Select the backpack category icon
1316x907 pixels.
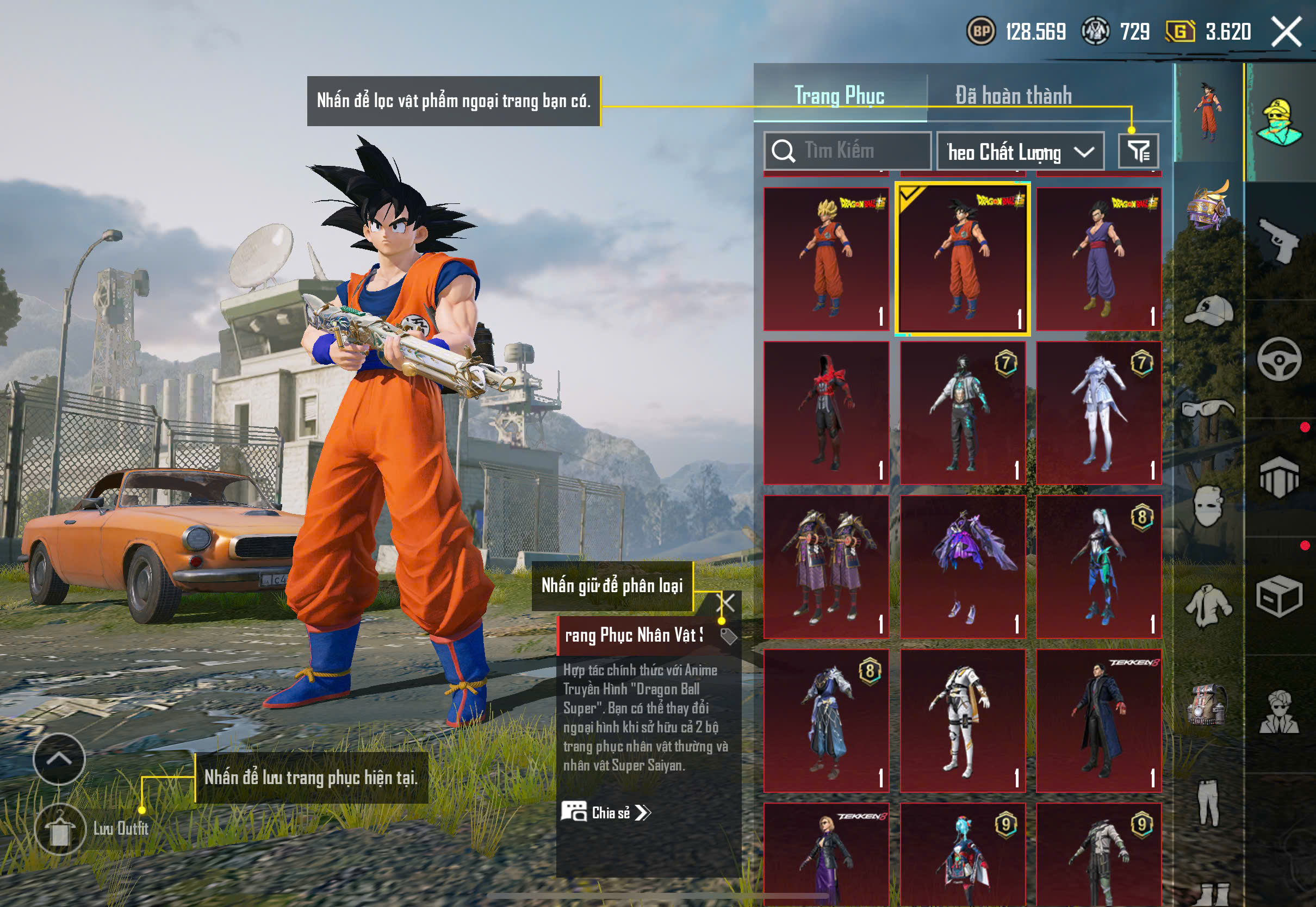1208,705
